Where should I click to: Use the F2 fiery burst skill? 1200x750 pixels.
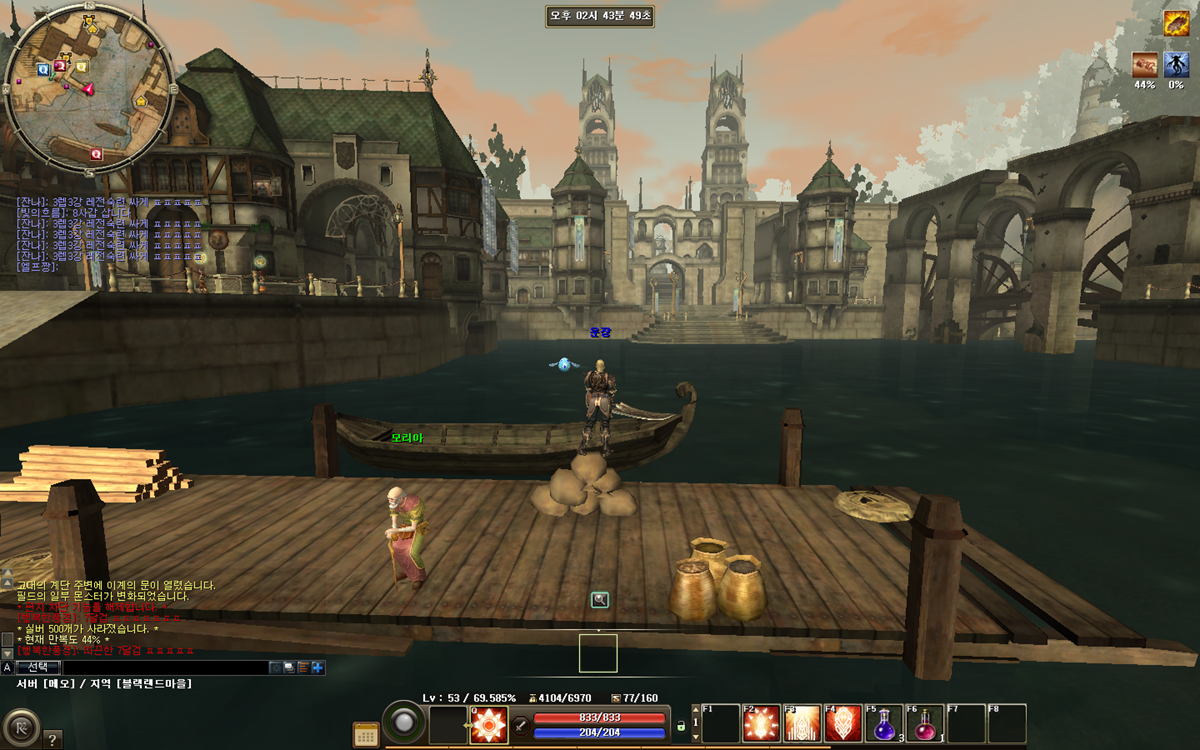(761, 724)
